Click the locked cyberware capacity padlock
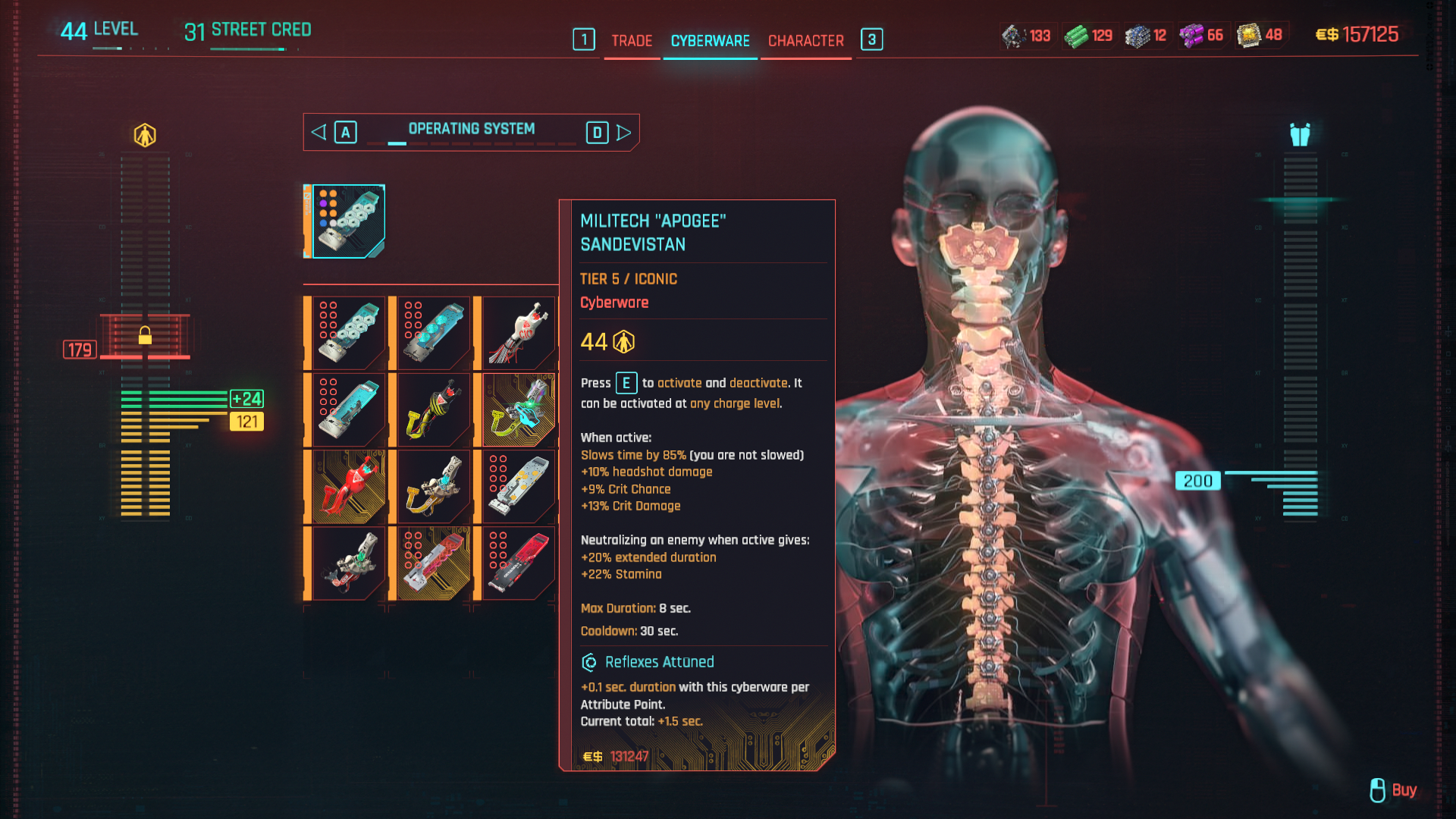This screenshot has width=1456, height=819. click(x=145, y=335)
